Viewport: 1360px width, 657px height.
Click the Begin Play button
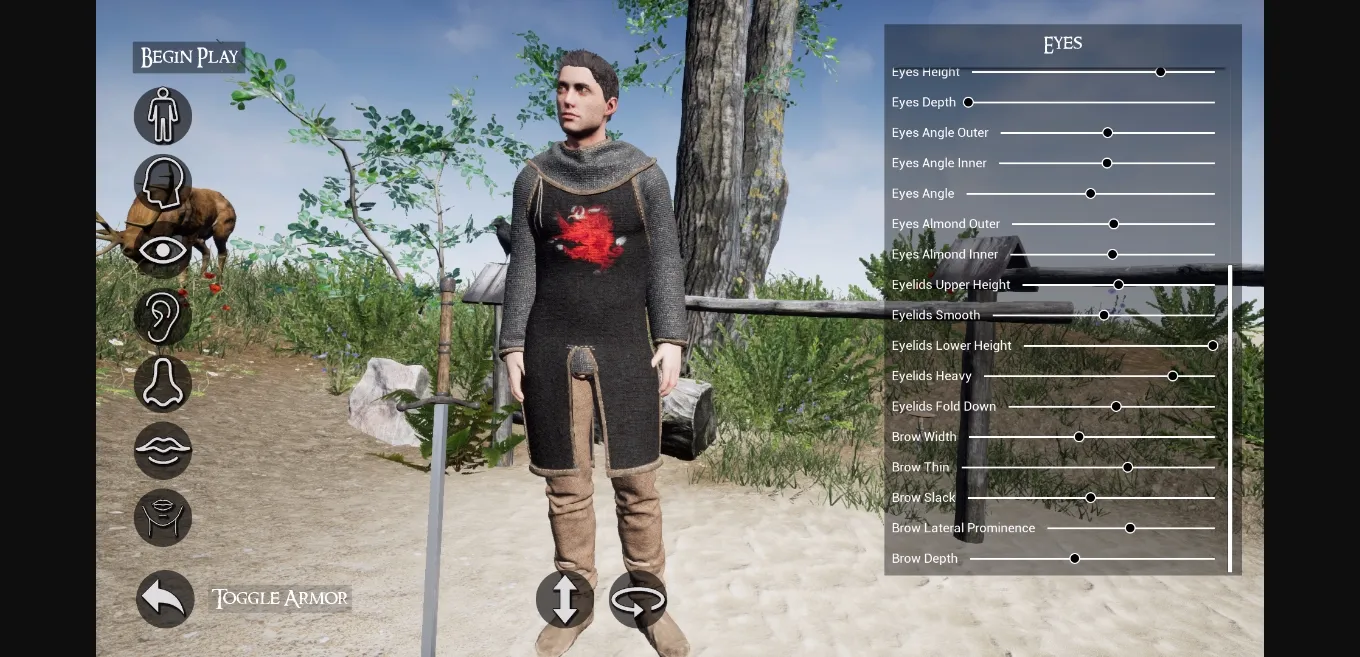(189, 57)
